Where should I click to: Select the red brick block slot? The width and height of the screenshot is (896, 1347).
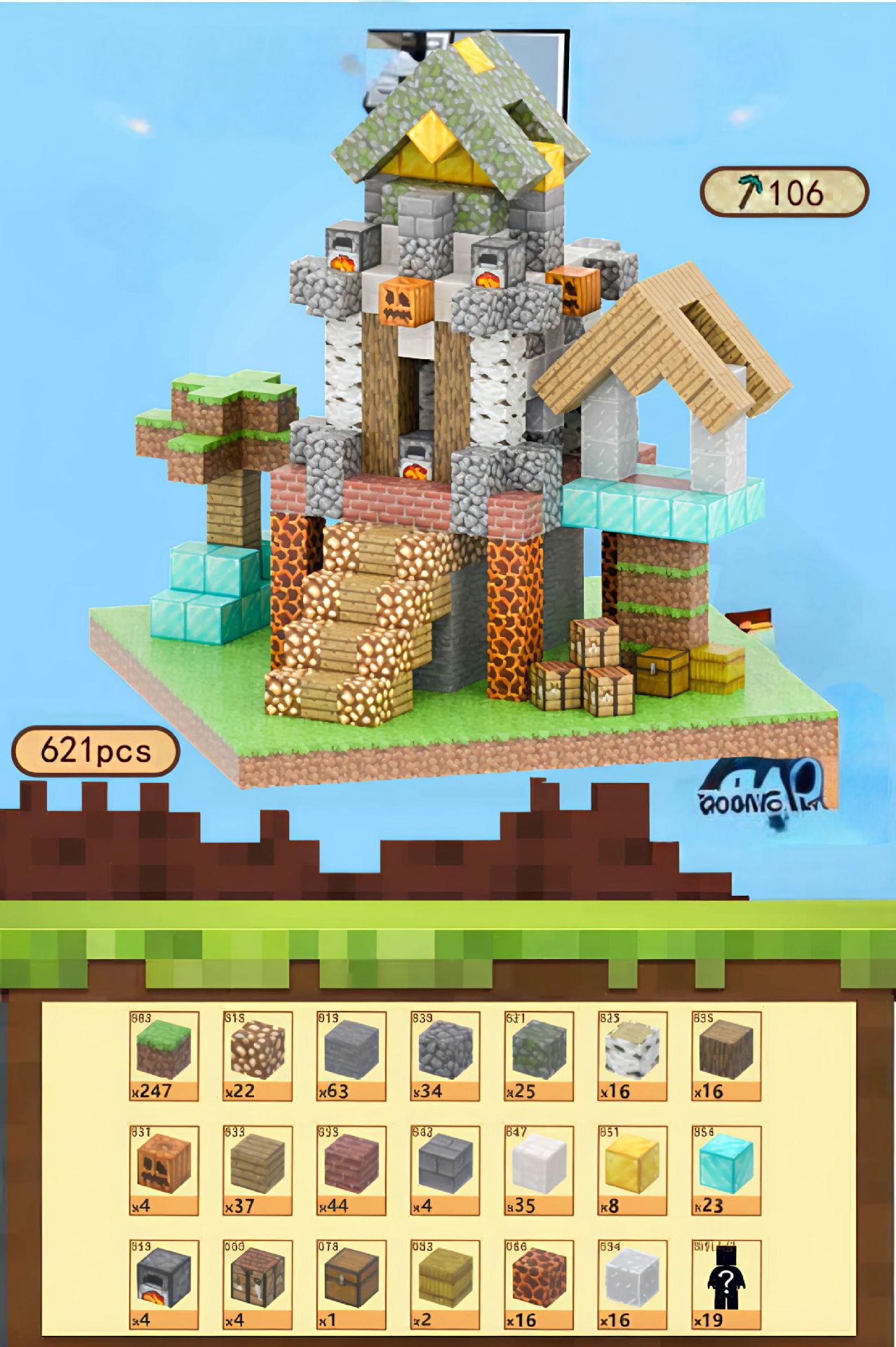point(351,1169)
